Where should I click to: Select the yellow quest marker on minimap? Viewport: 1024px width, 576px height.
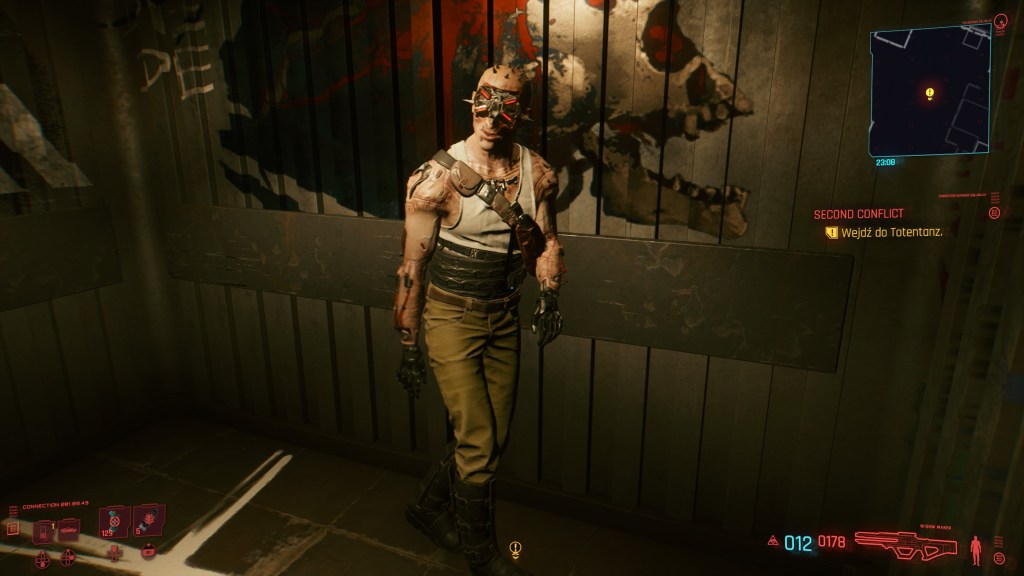[x=929, y=94]
